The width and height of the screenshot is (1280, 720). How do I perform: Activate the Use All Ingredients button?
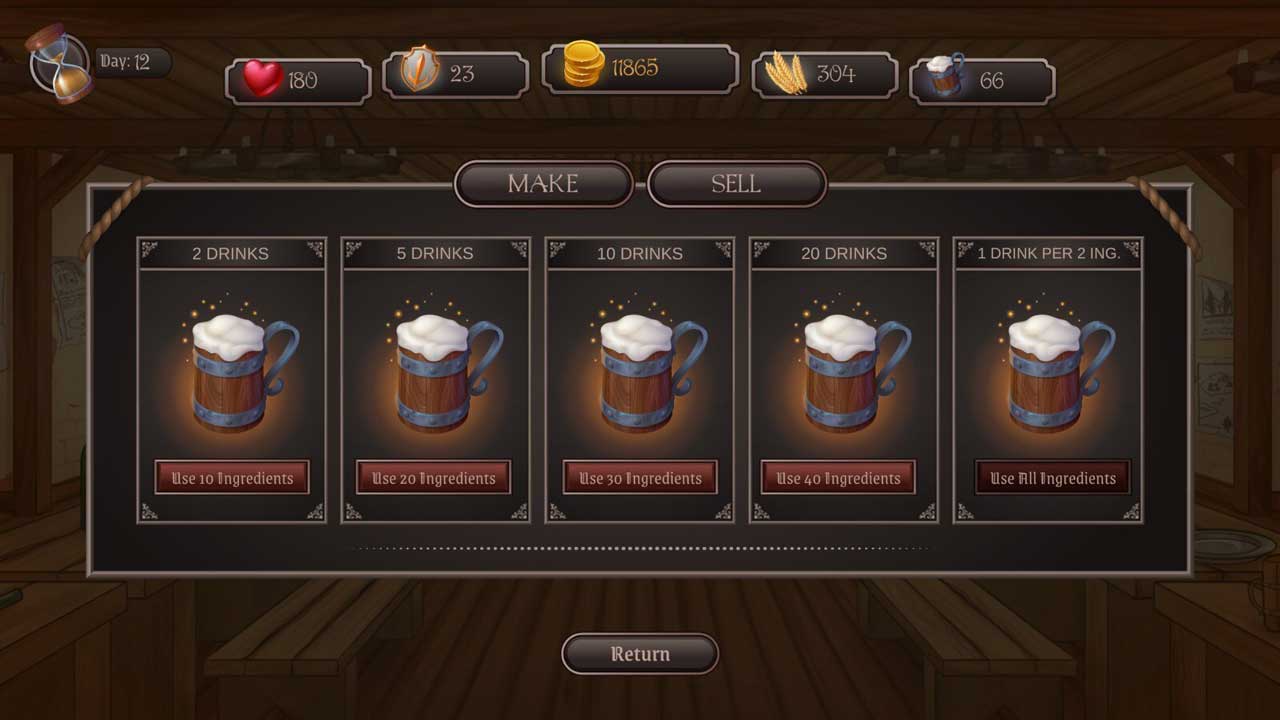(1053, 478)
